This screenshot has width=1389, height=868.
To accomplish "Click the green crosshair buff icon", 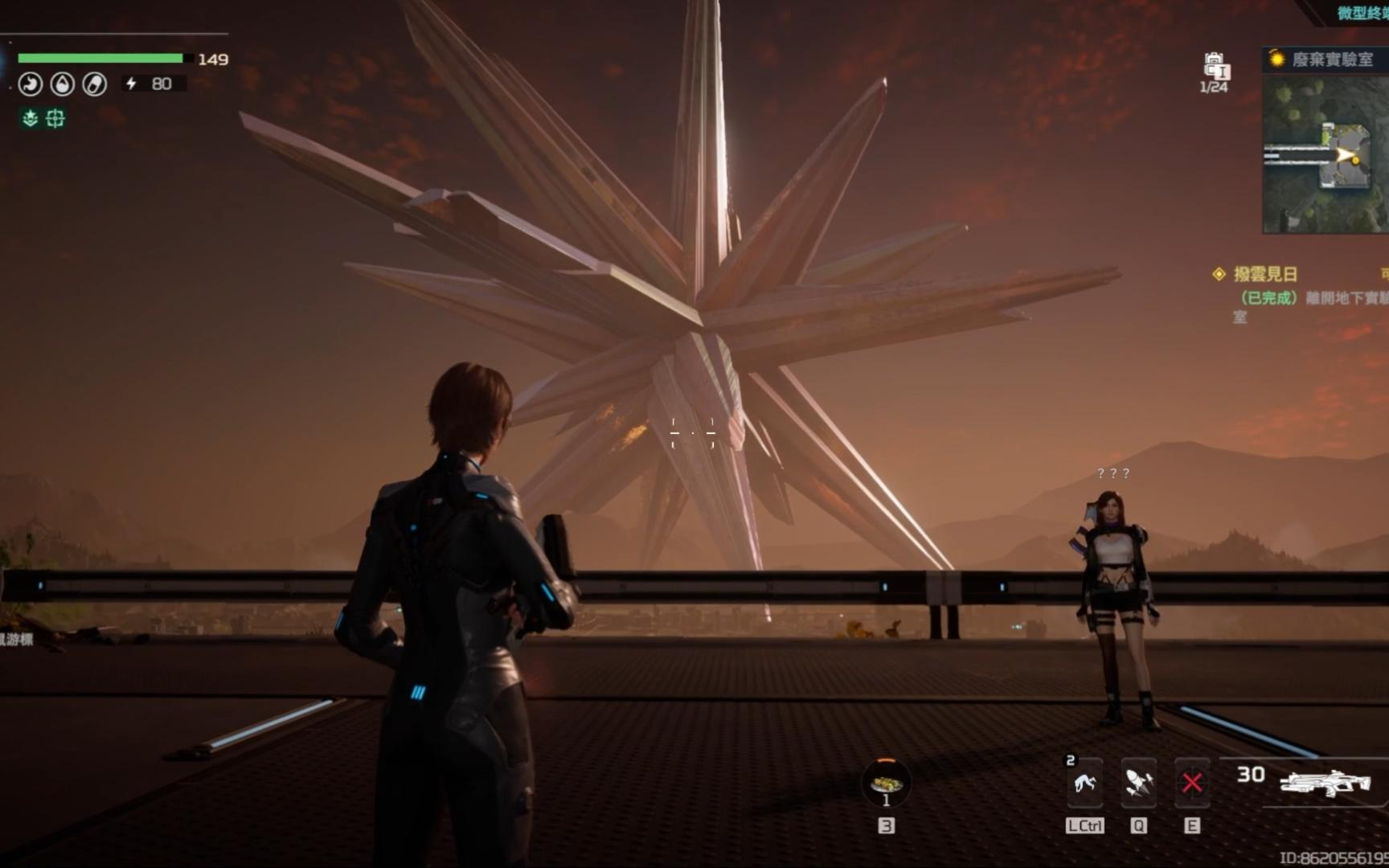I will [55, 119].
